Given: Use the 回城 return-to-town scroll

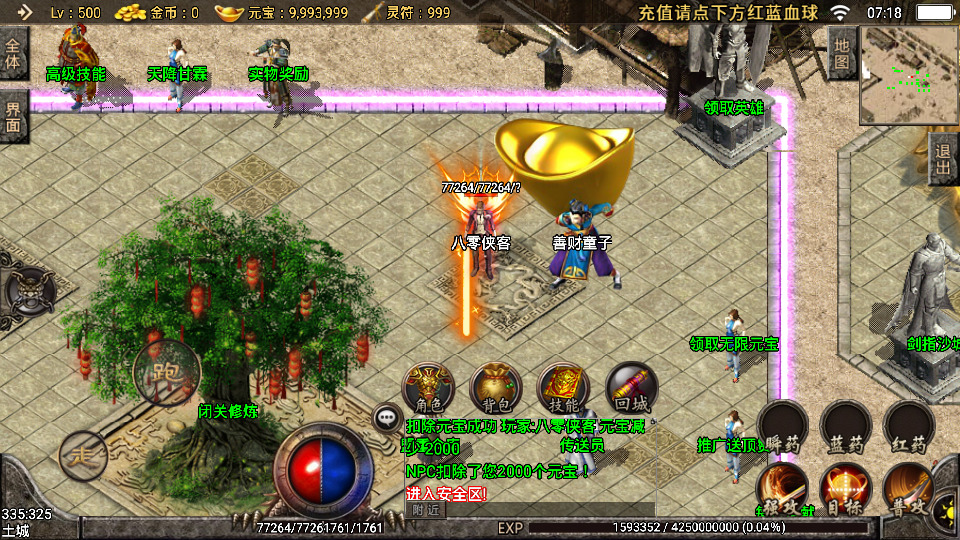Looking at the screenshot, I should coord(631,388).
